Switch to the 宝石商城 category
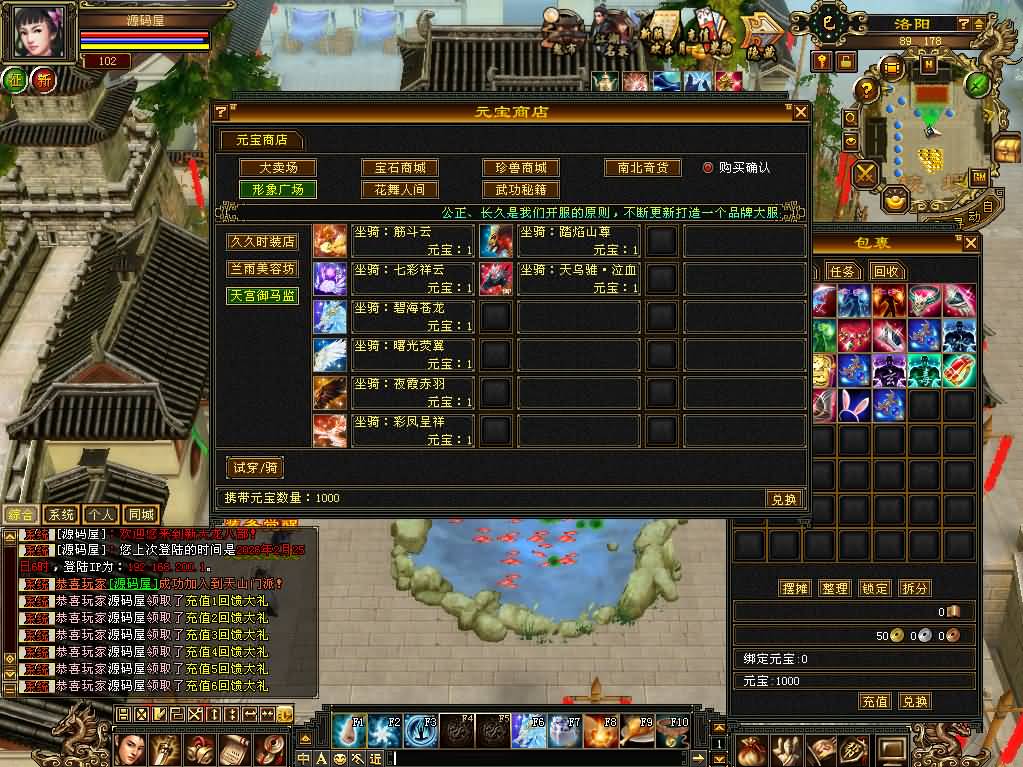 pyautogui.click(x=400, y=168)
